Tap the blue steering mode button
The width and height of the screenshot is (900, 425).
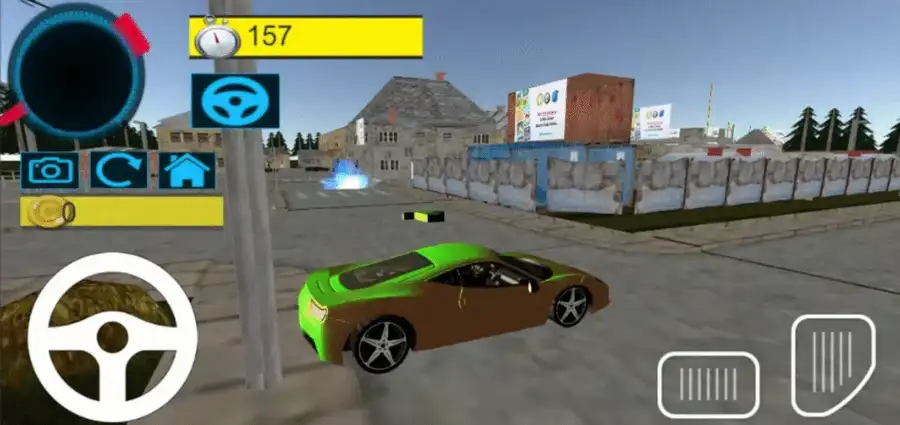click(235, 100)
